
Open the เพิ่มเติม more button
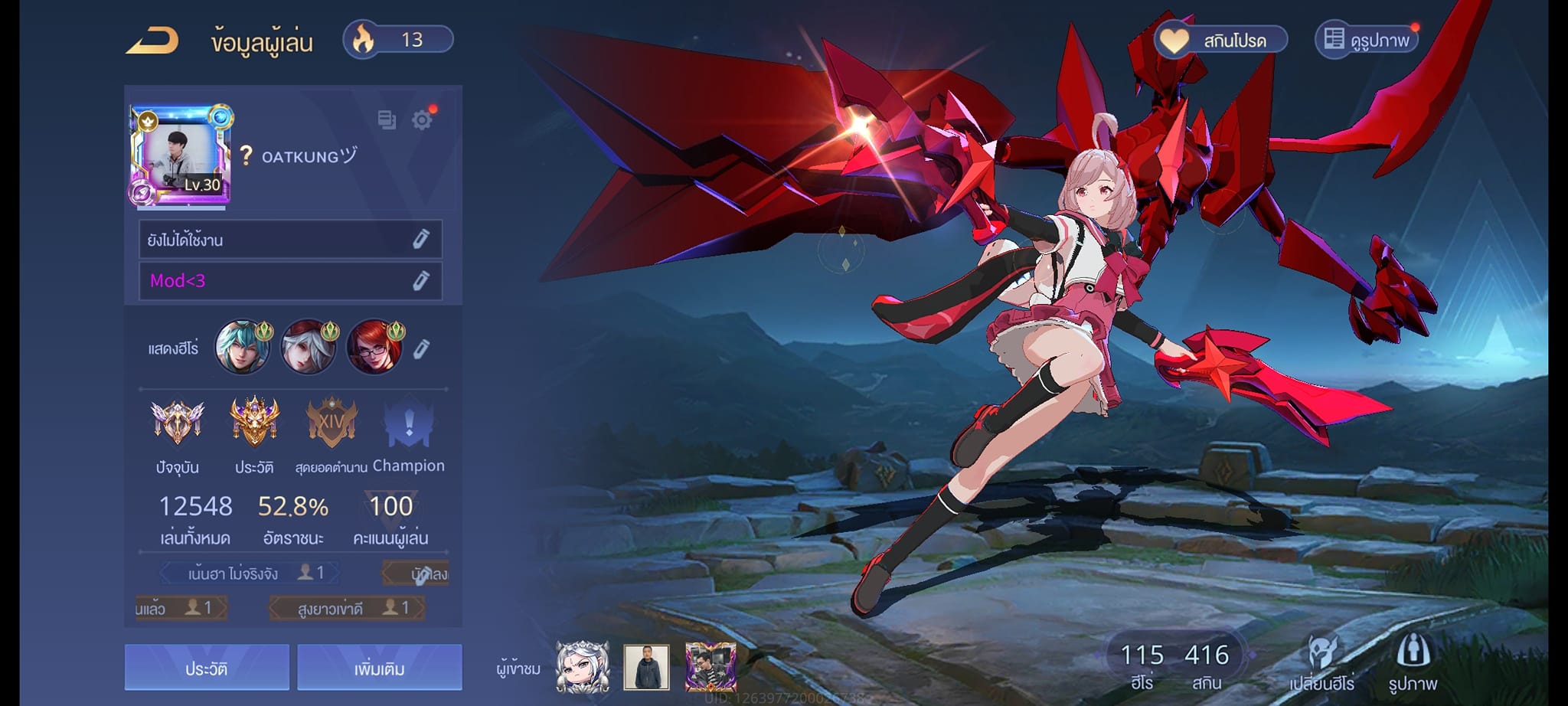(379, 668)
